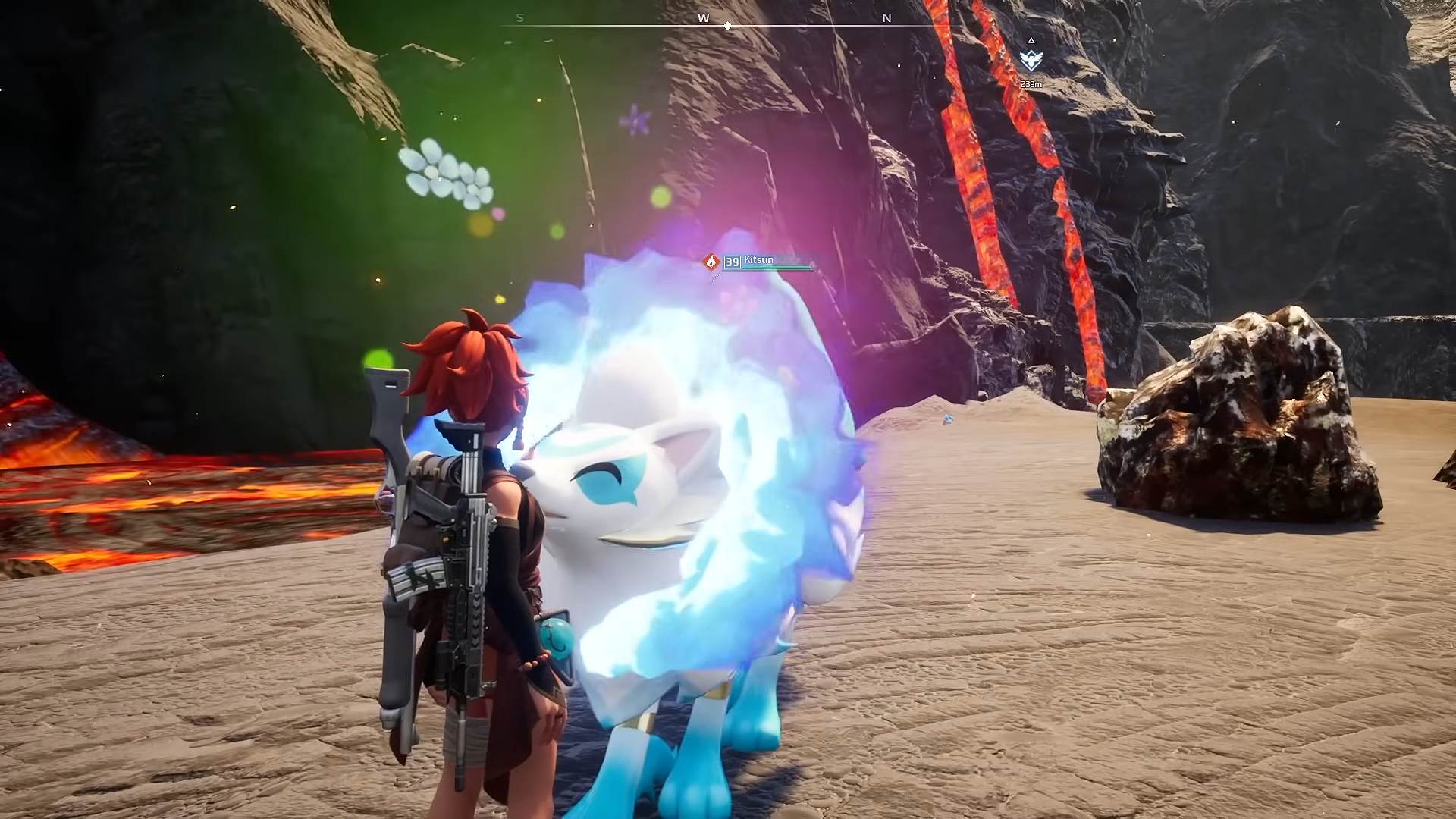Screen dimensions: 1456x819
Task: Select the Kitsun name label
Action: [758, 259]
